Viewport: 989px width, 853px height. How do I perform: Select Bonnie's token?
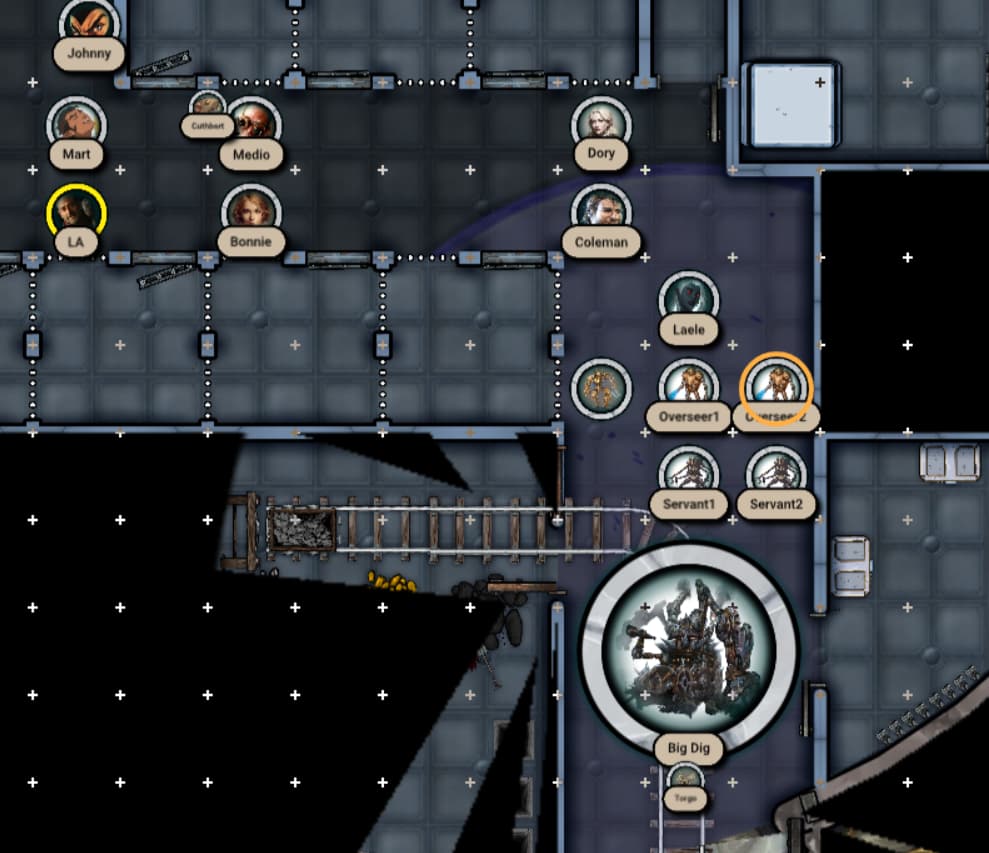click(x=251, y=212)
